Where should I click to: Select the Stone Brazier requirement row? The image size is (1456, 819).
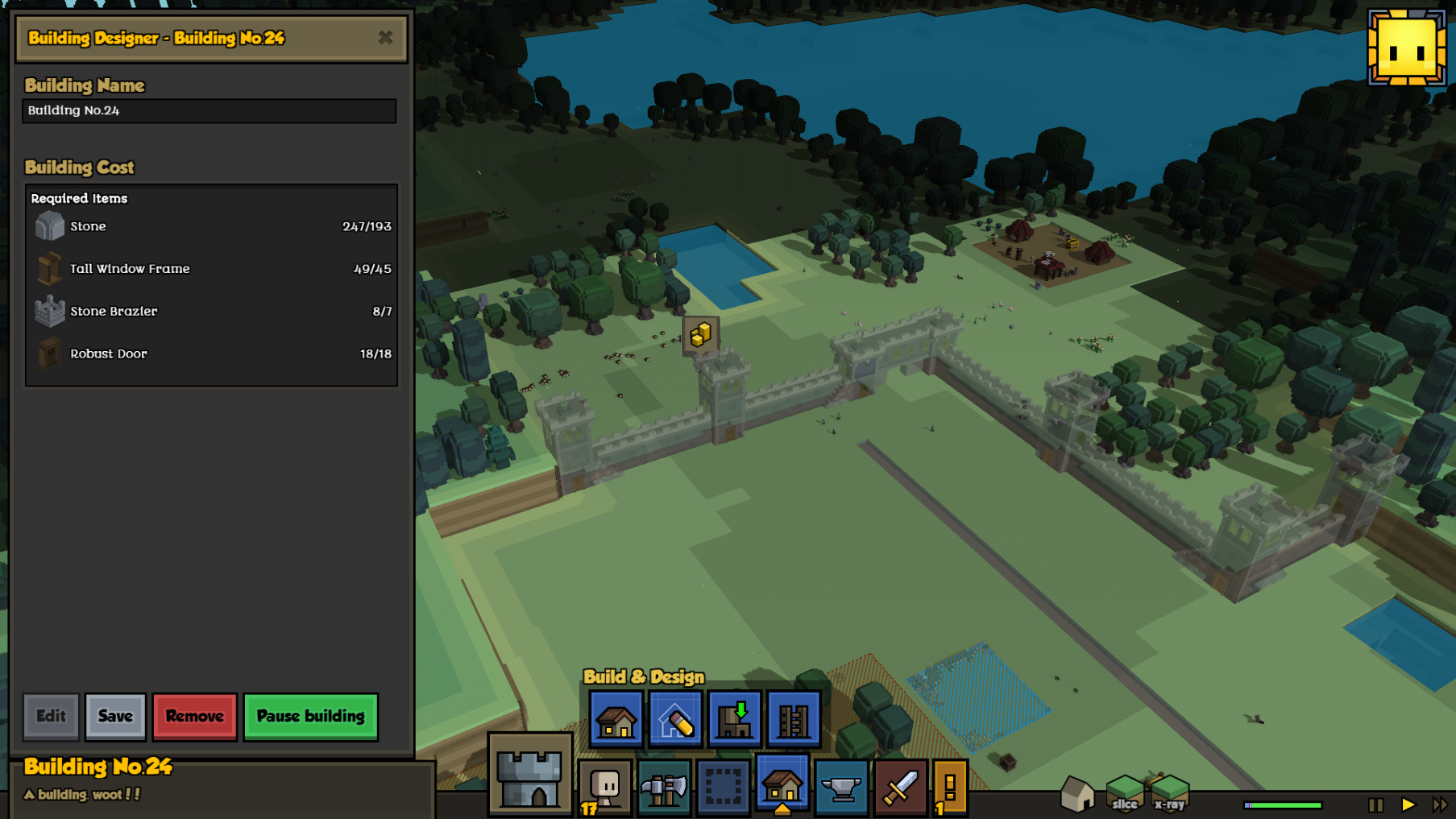211,312
